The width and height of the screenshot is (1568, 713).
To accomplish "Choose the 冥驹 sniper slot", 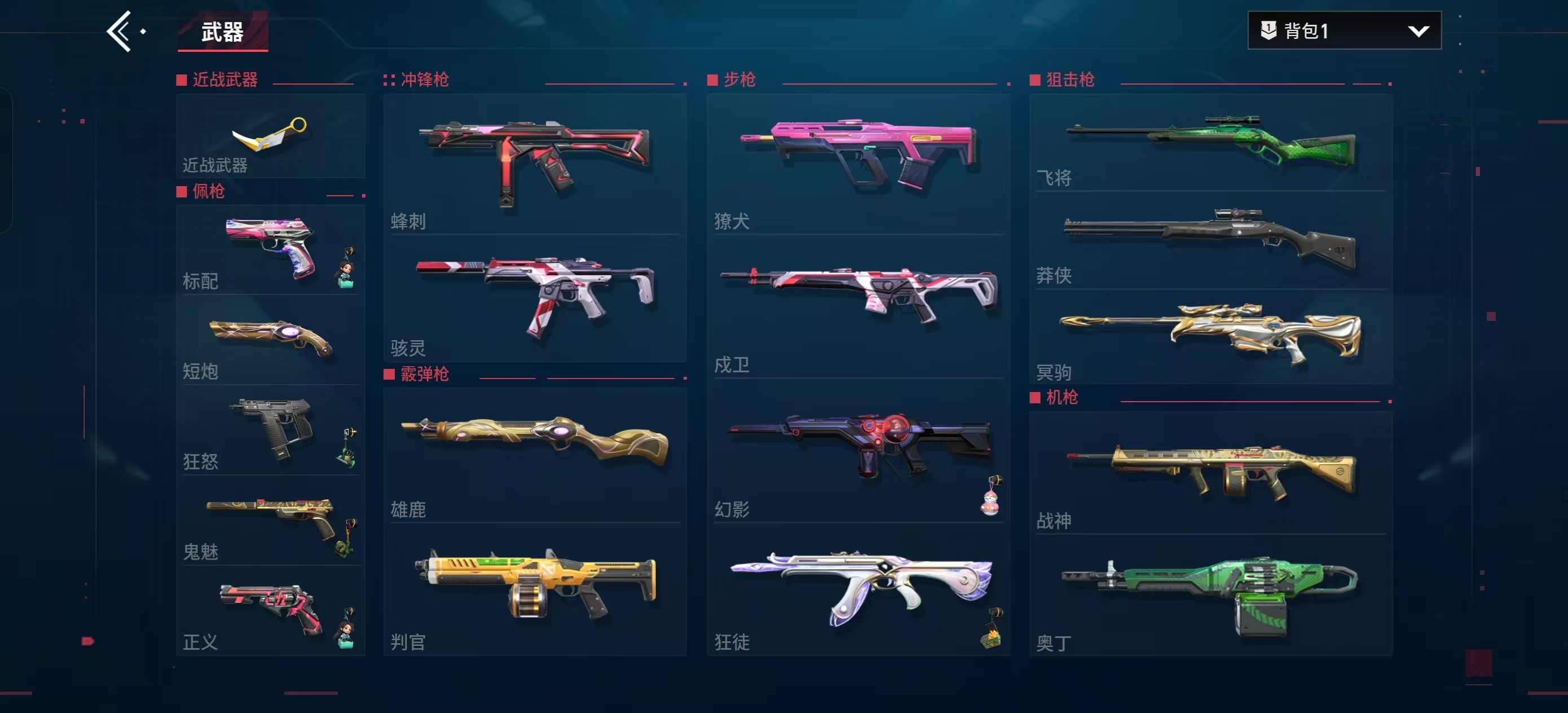I will click(x=1210, y=337).
